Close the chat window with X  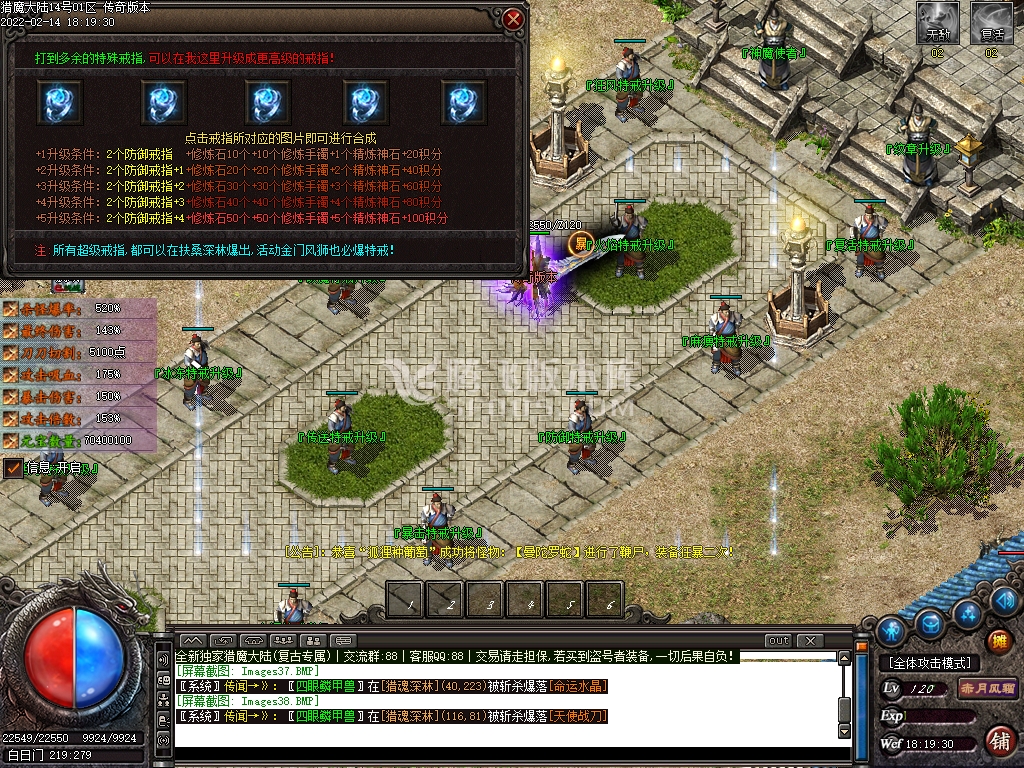click(809, 640)
